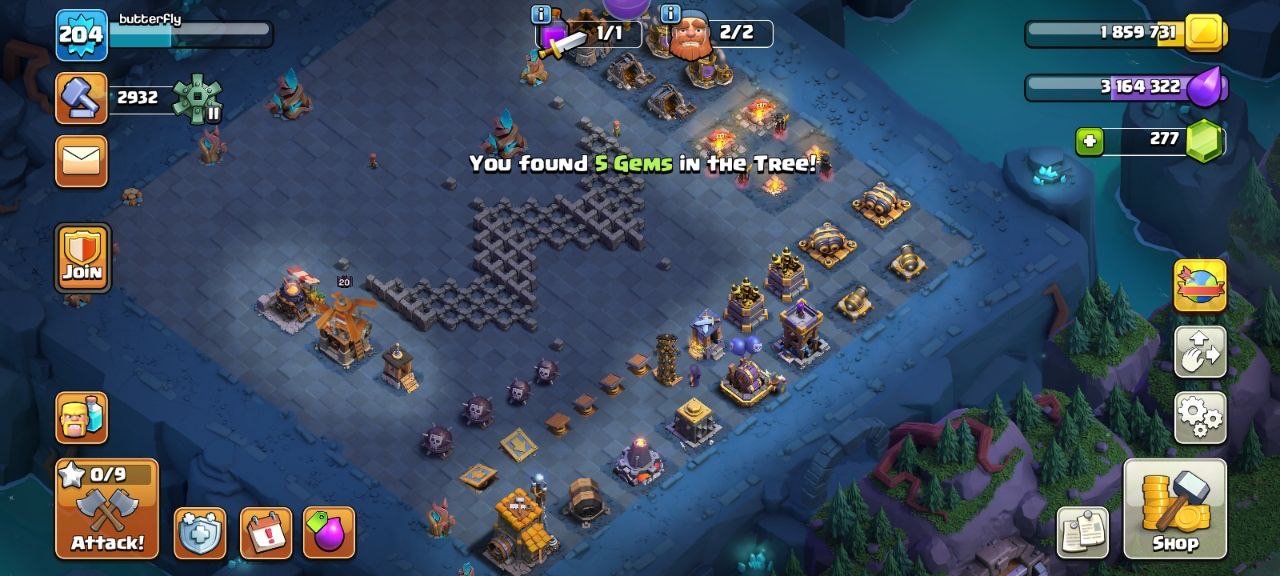
Task: Tap the gold coin resource icon
Action: pos(1204,33)
